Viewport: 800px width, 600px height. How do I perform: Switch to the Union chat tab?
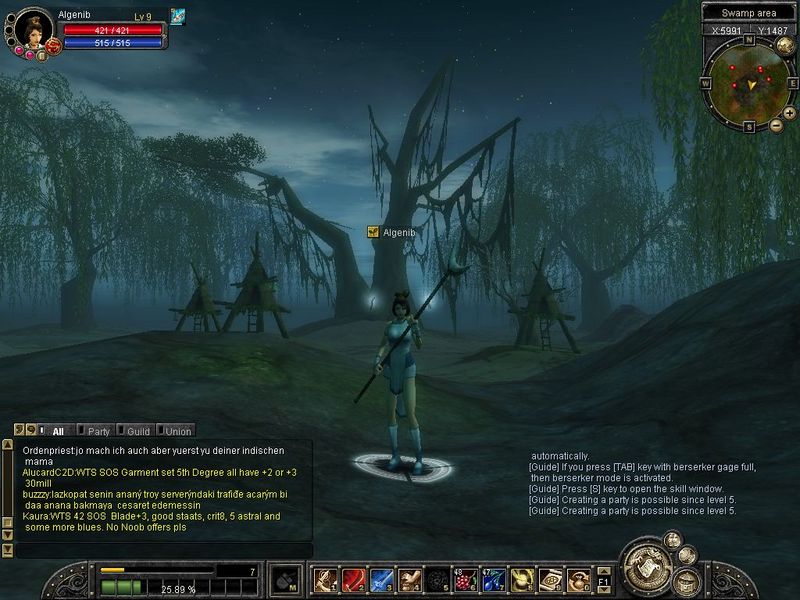pos(177,431)
